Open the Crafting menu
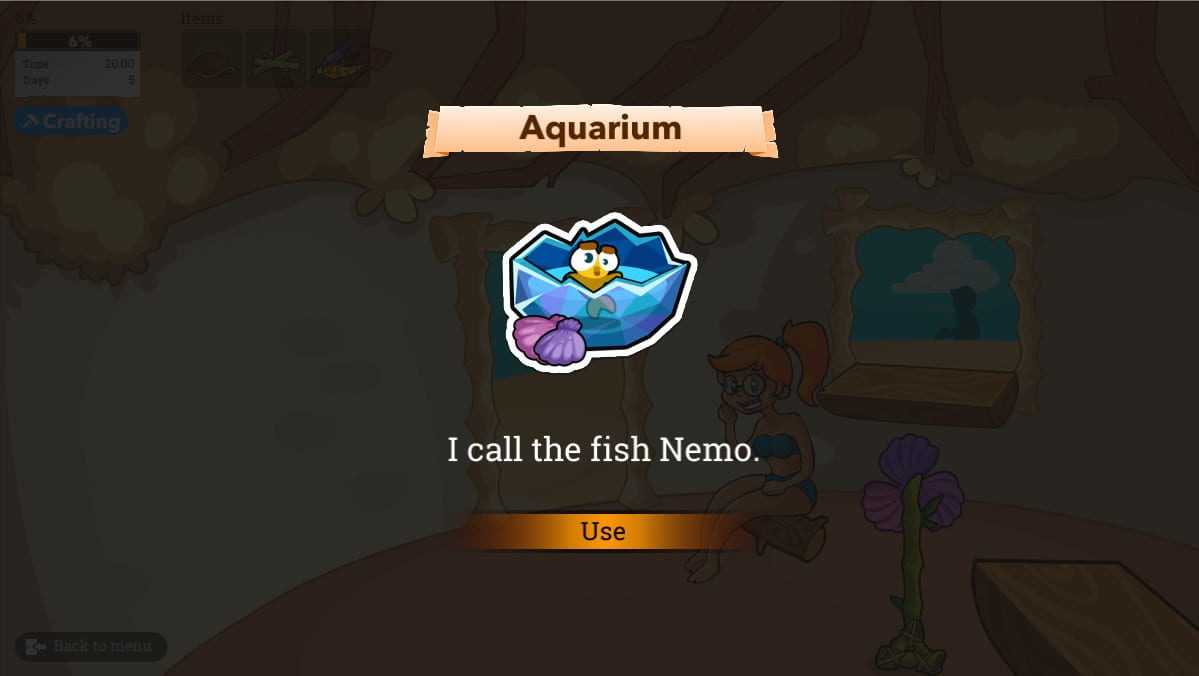 71,121
